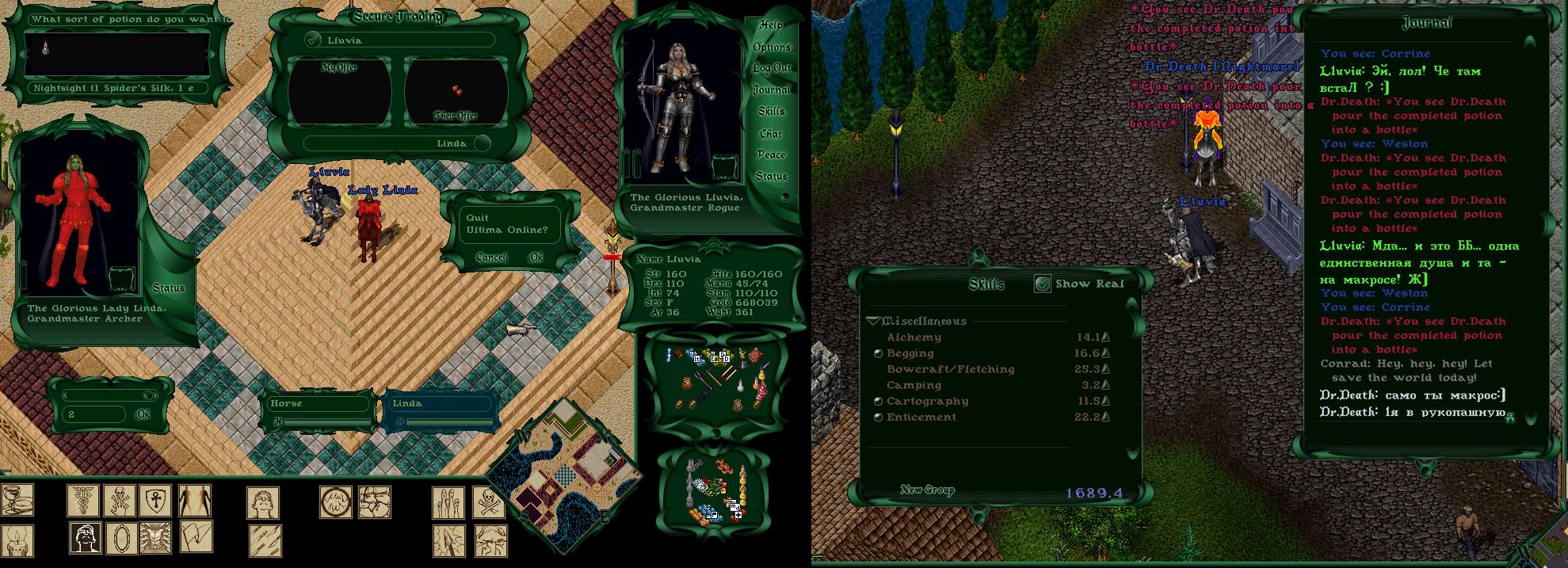This screenshot has height=568, width=1568.
Task: Create a New Group in Skills
Action: coord(927,490)
